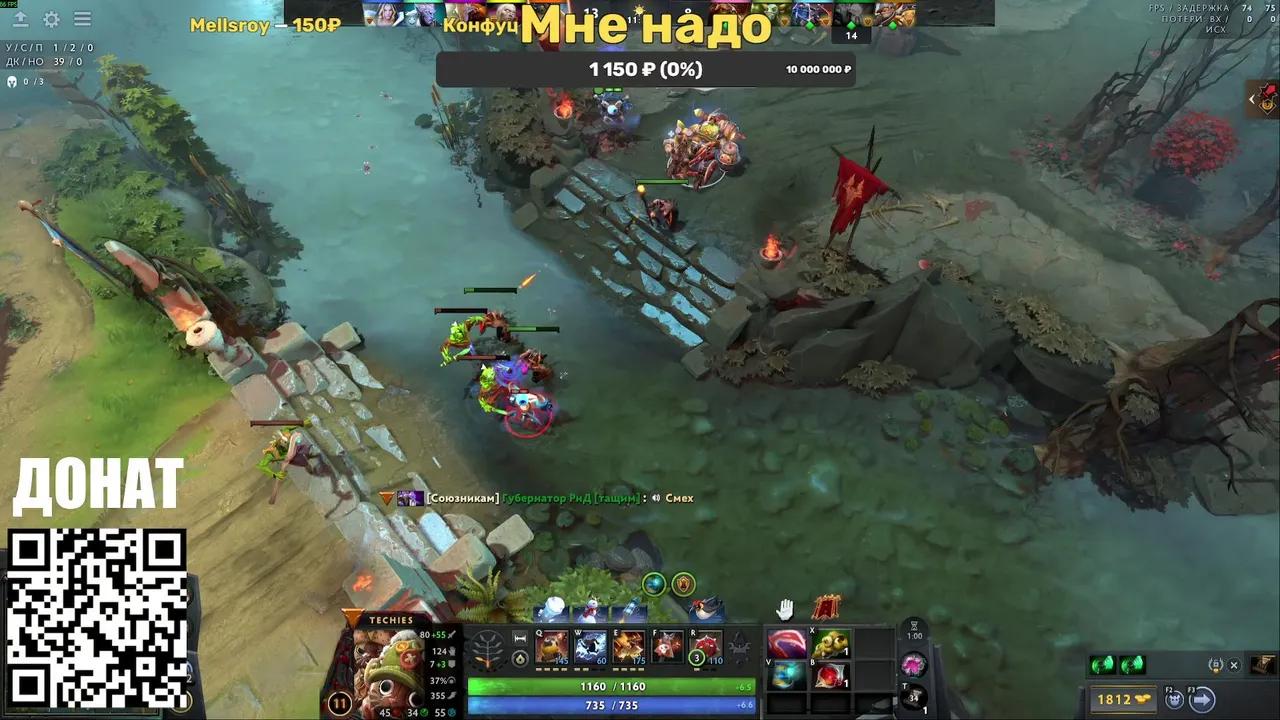Open the settings gear in the top-left
Screen dimensions: 1280x720
click(50, 19)
